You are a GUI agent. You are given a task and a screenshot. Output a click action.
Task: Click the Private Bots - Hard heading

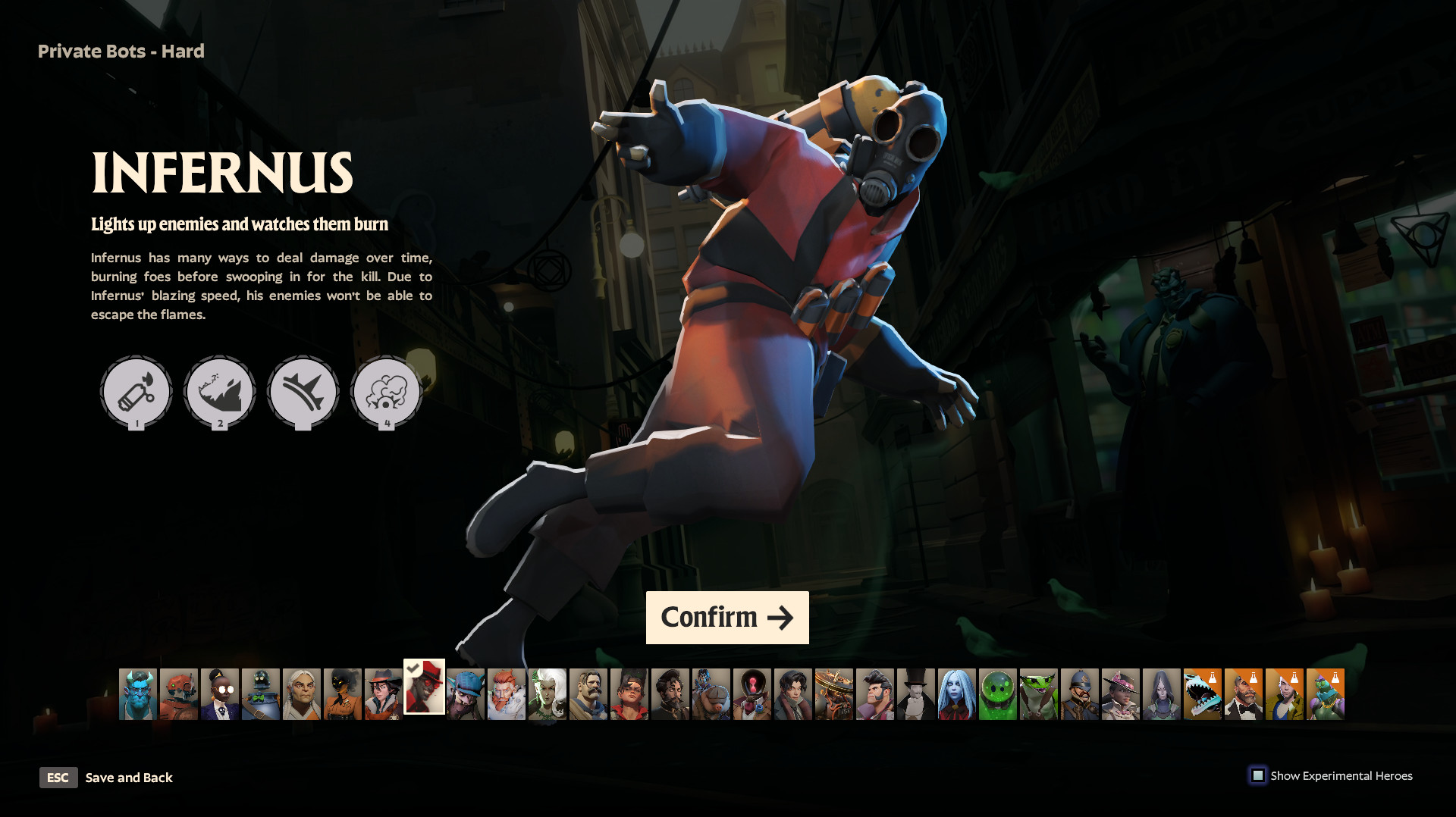pyautogui.click(x=121, y=51)
